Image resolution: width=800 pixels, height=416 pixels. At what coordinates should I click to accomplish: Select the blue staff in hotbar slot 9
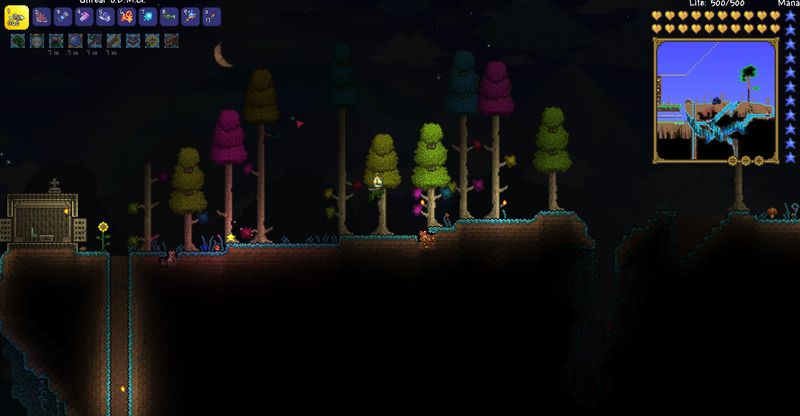point(190,17)
